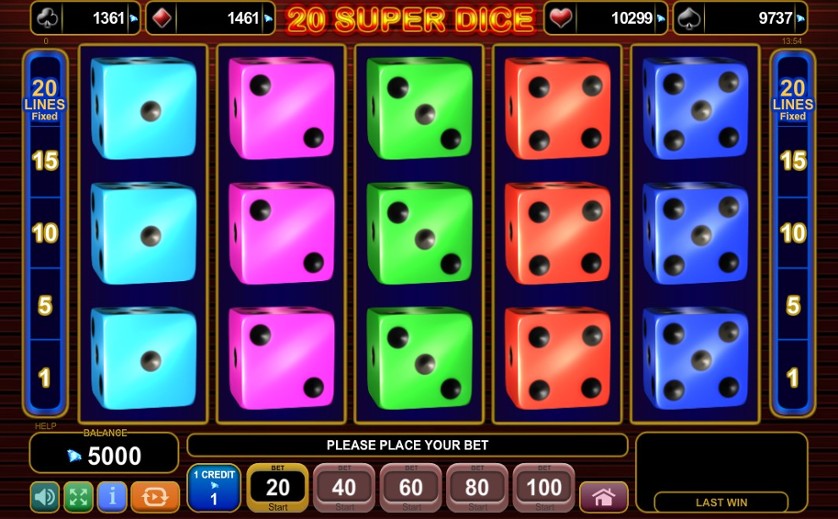The image size is (838, 519).
Task: View the hearts jackpot details
Action: (605, 18)
